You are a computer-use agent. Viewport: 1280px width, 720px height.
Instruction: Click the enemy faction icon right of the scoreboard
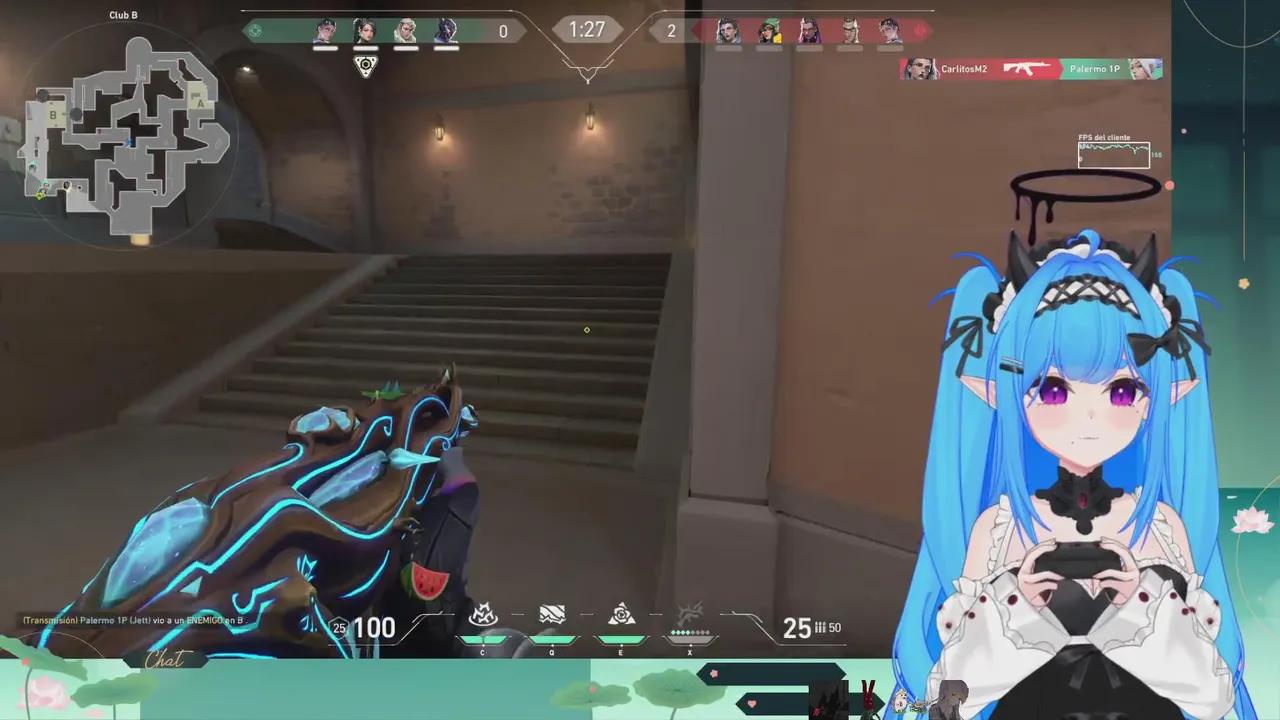921,29
